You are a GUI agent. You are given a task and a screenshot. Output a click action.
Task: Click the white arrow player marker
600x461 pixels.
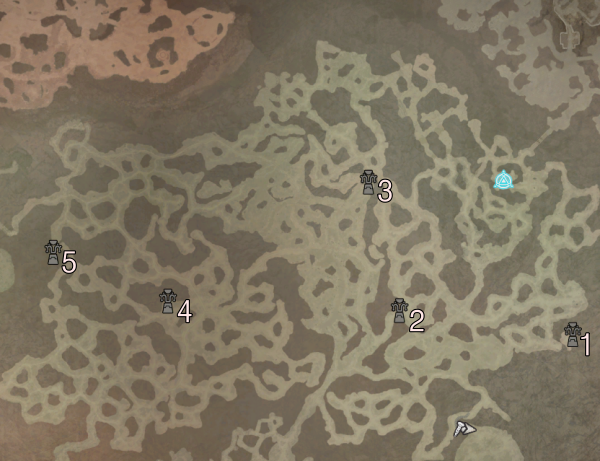click(463, 428)
